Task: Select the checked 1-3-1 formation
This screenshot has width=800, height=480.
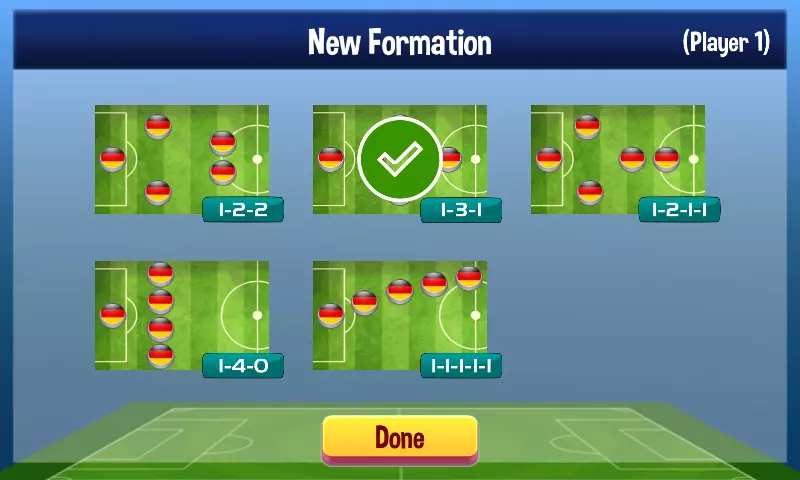Action: coord(400,160)
